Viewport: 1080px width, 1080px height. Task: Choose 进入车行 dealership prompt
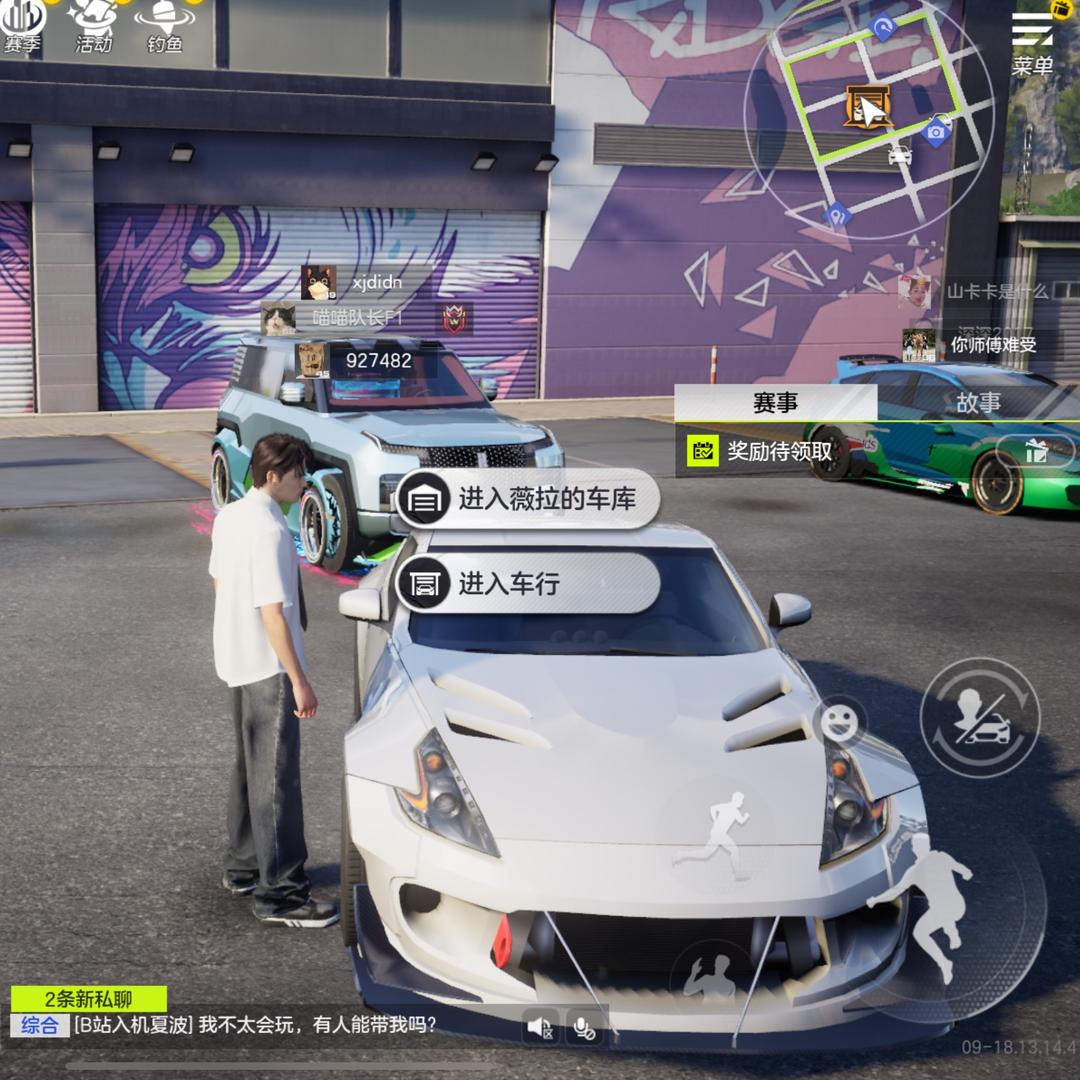[x=528, y=583]
